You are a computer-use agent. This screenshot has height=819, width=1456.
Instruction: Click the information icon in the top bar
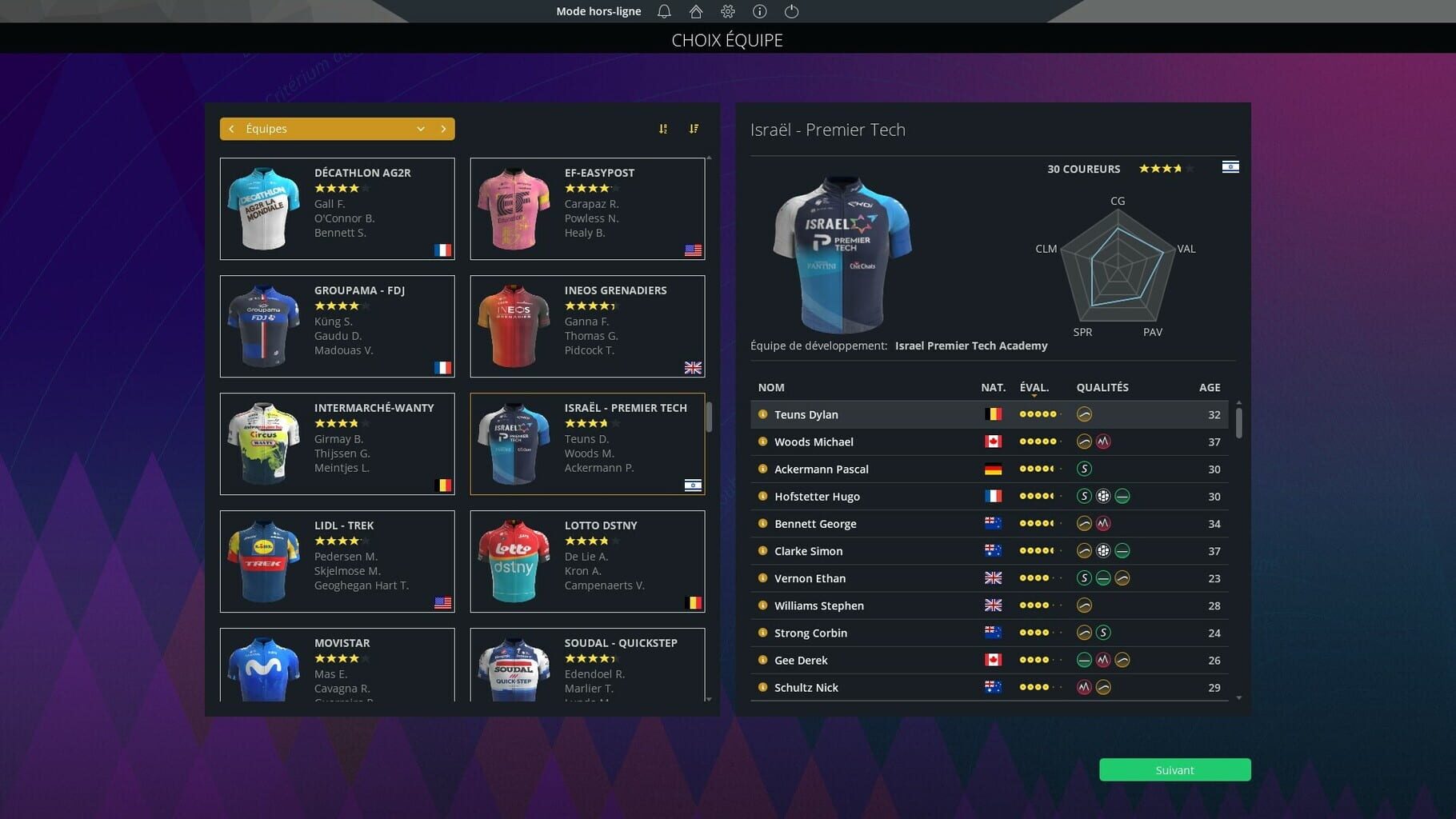point(758,11)
